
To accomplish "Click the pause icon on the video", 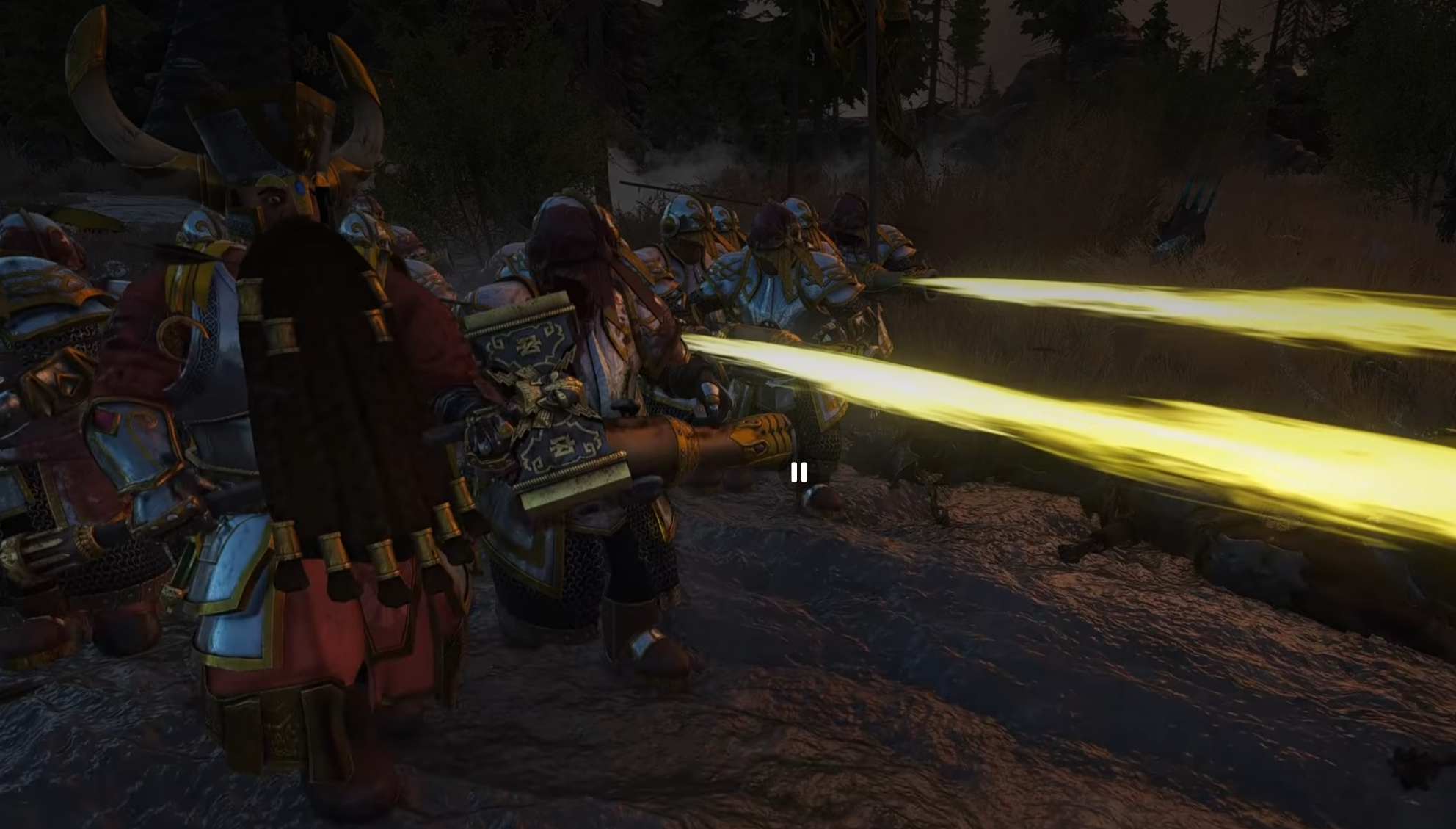I will [799, 472].
